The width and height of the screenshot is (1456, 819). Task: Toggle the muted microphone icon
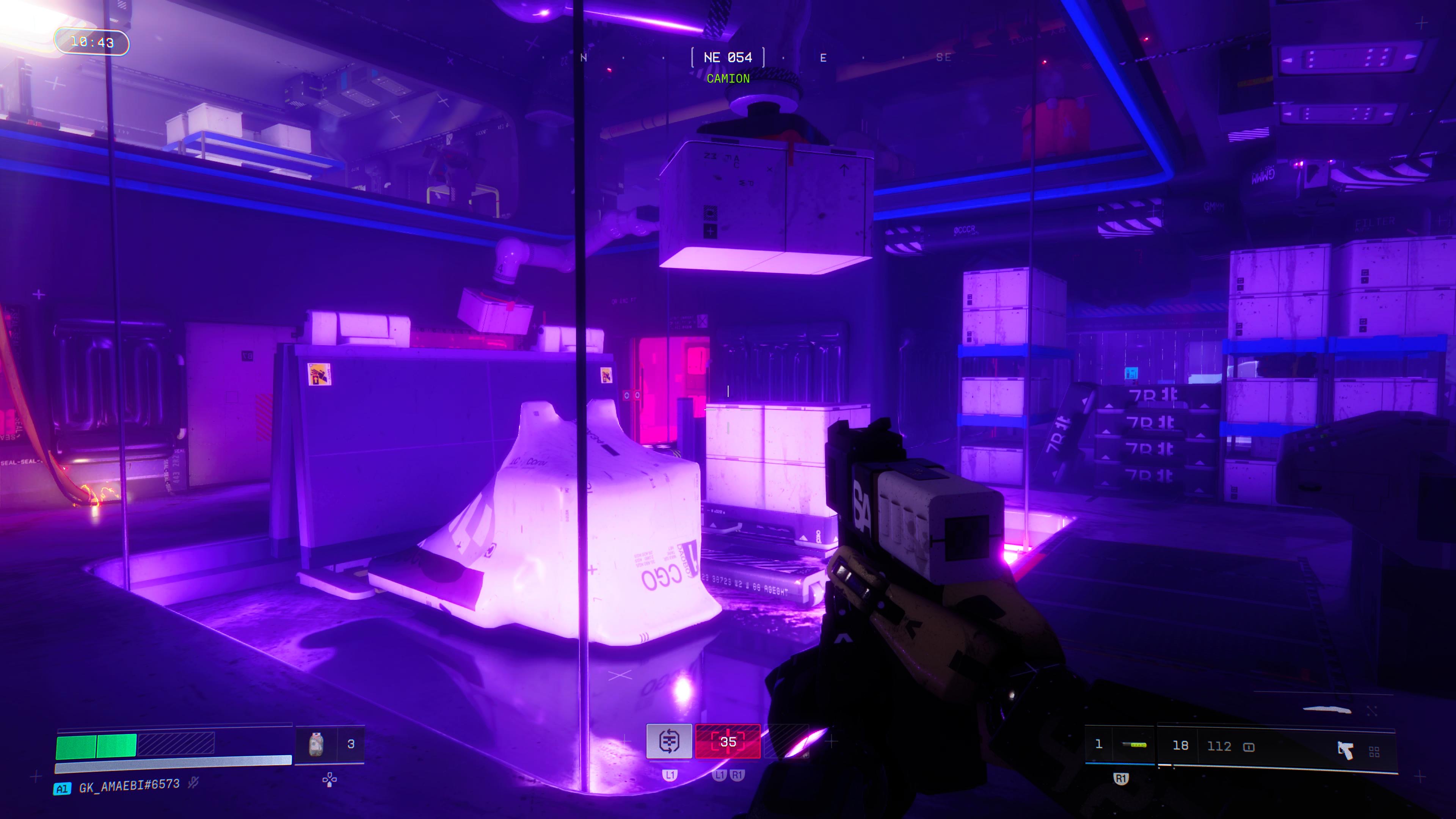(193, 783)
